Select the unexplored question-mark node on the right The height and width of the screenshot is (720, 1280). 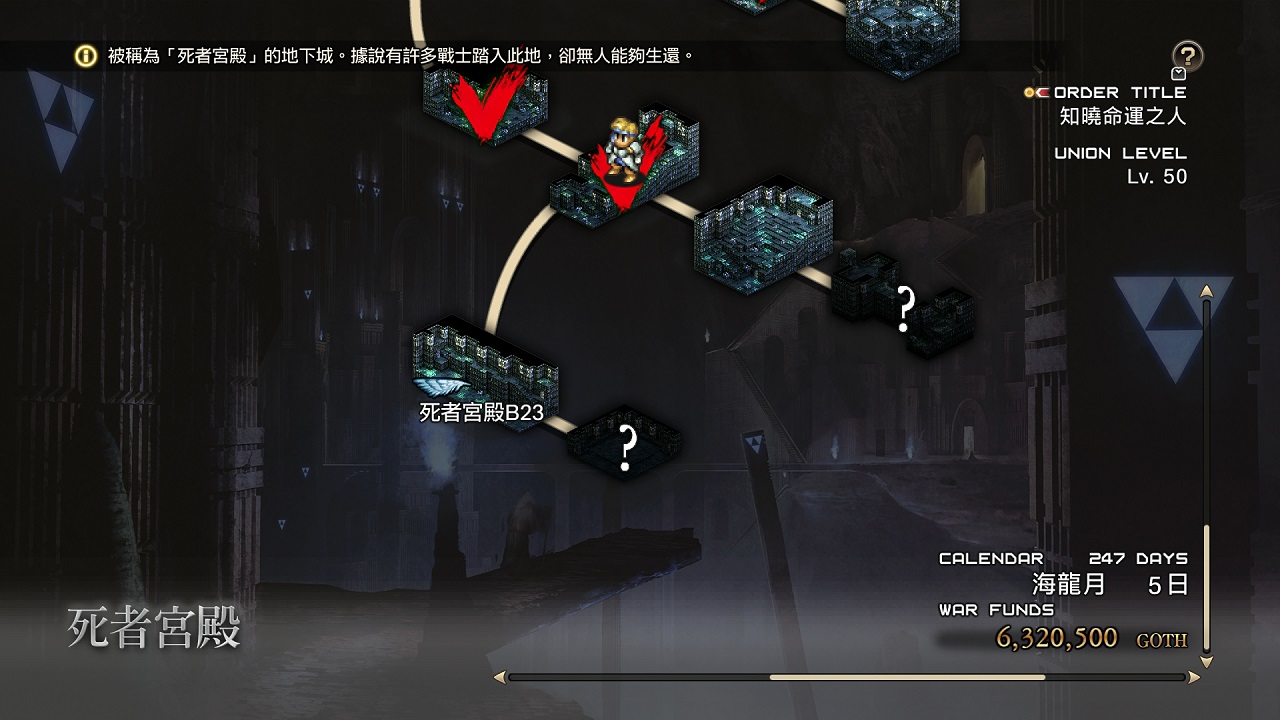[904, 306]
